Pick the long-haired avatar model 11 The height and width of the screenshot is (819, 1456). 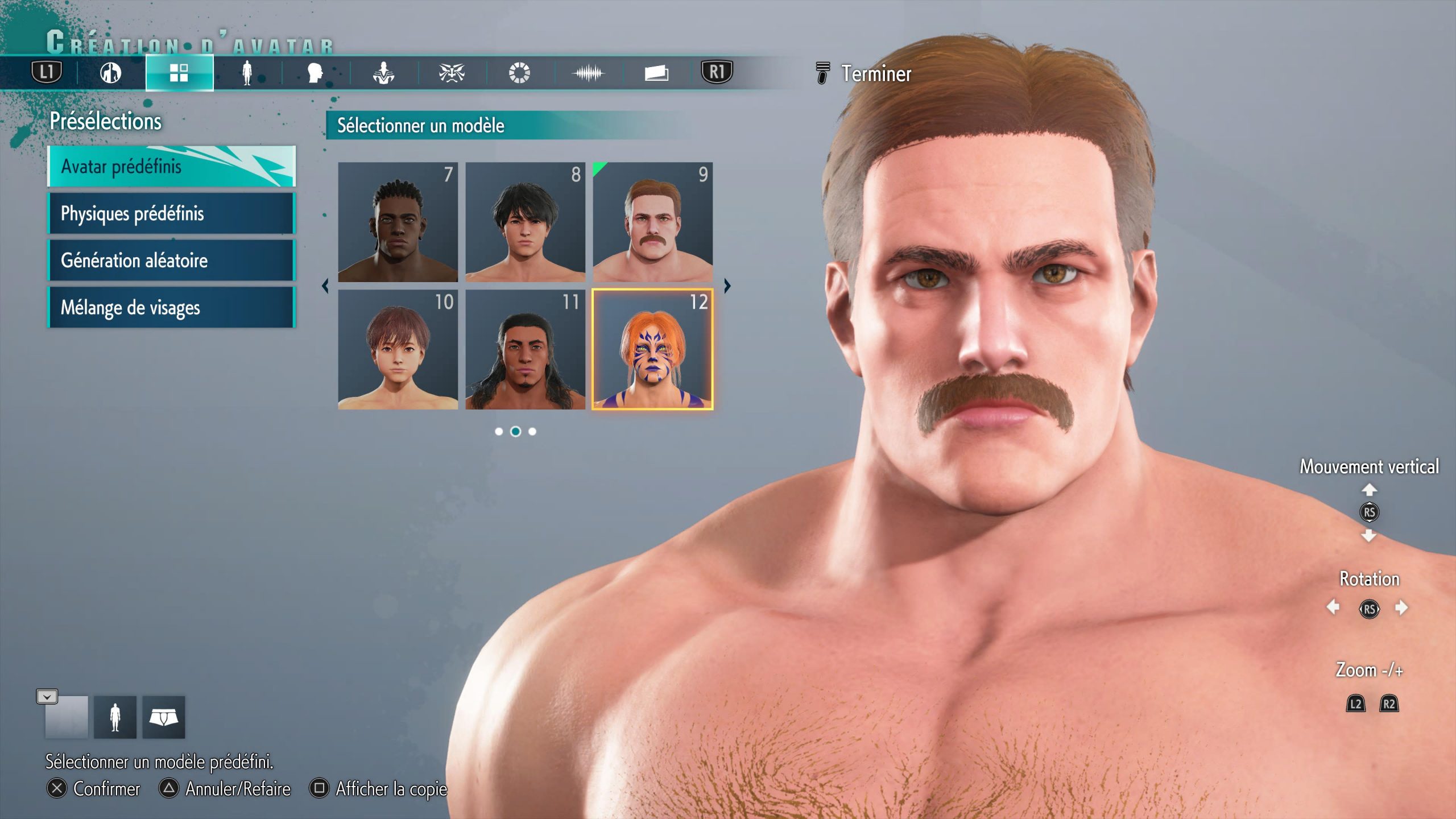click(x=525, y=349)
